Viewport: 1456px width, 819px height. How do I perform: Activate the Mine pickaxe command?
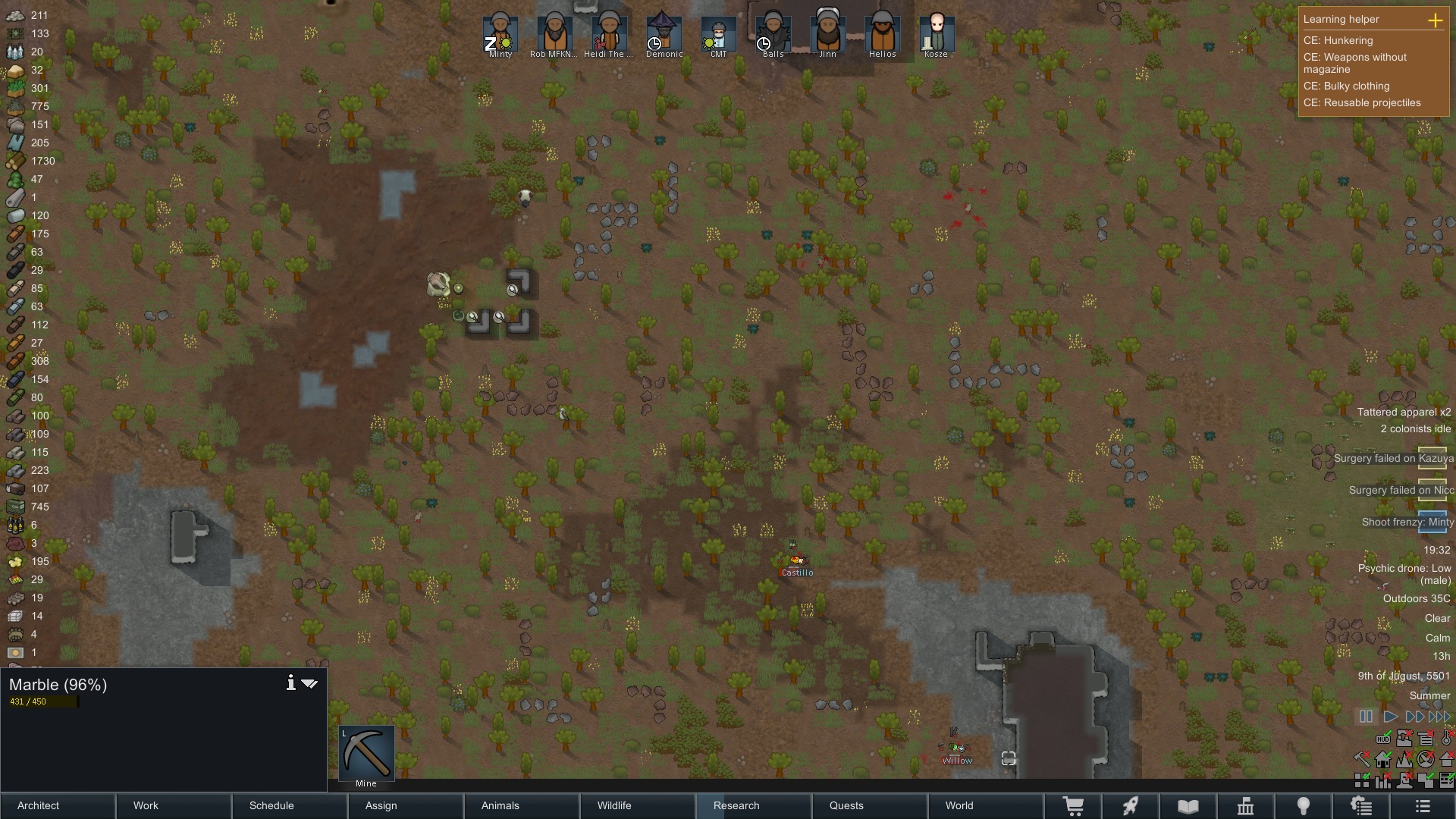click(x=366, y=755)
